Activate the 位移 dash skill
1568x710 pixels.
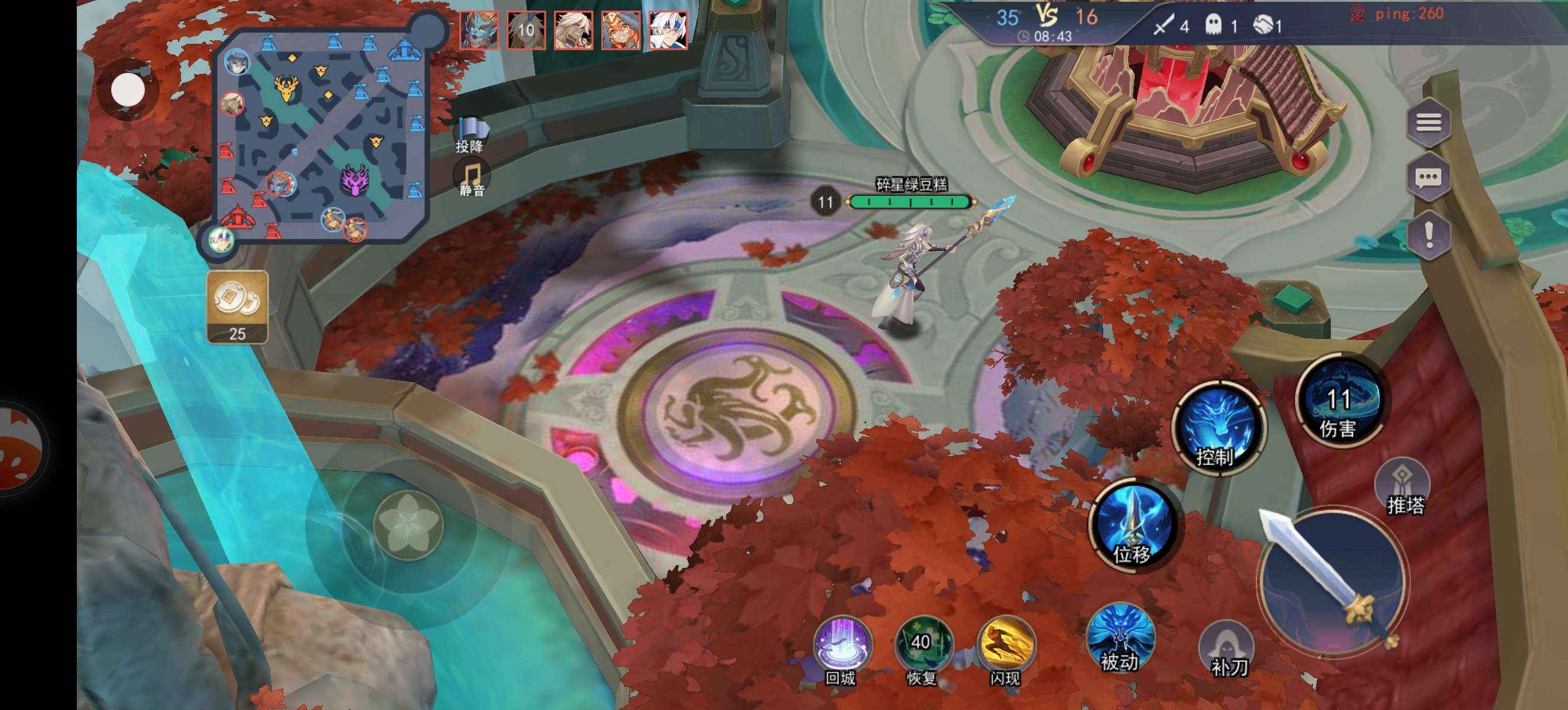click(x=1134, y=524)
